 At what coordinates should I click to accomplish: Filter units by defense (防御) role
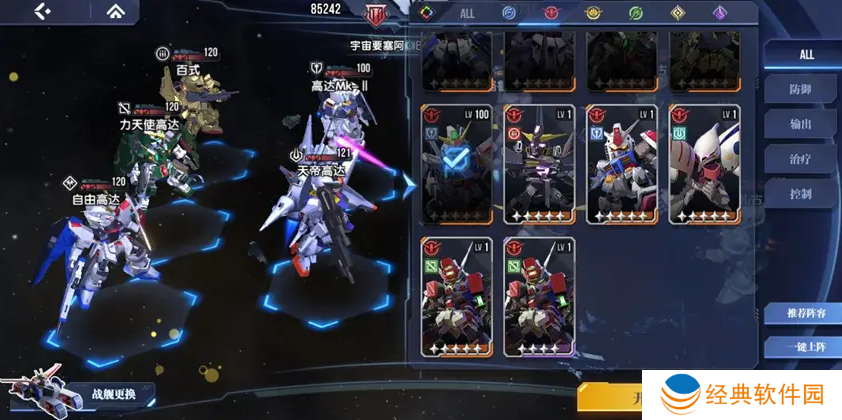pyautogui.click(x=801, y=90)
